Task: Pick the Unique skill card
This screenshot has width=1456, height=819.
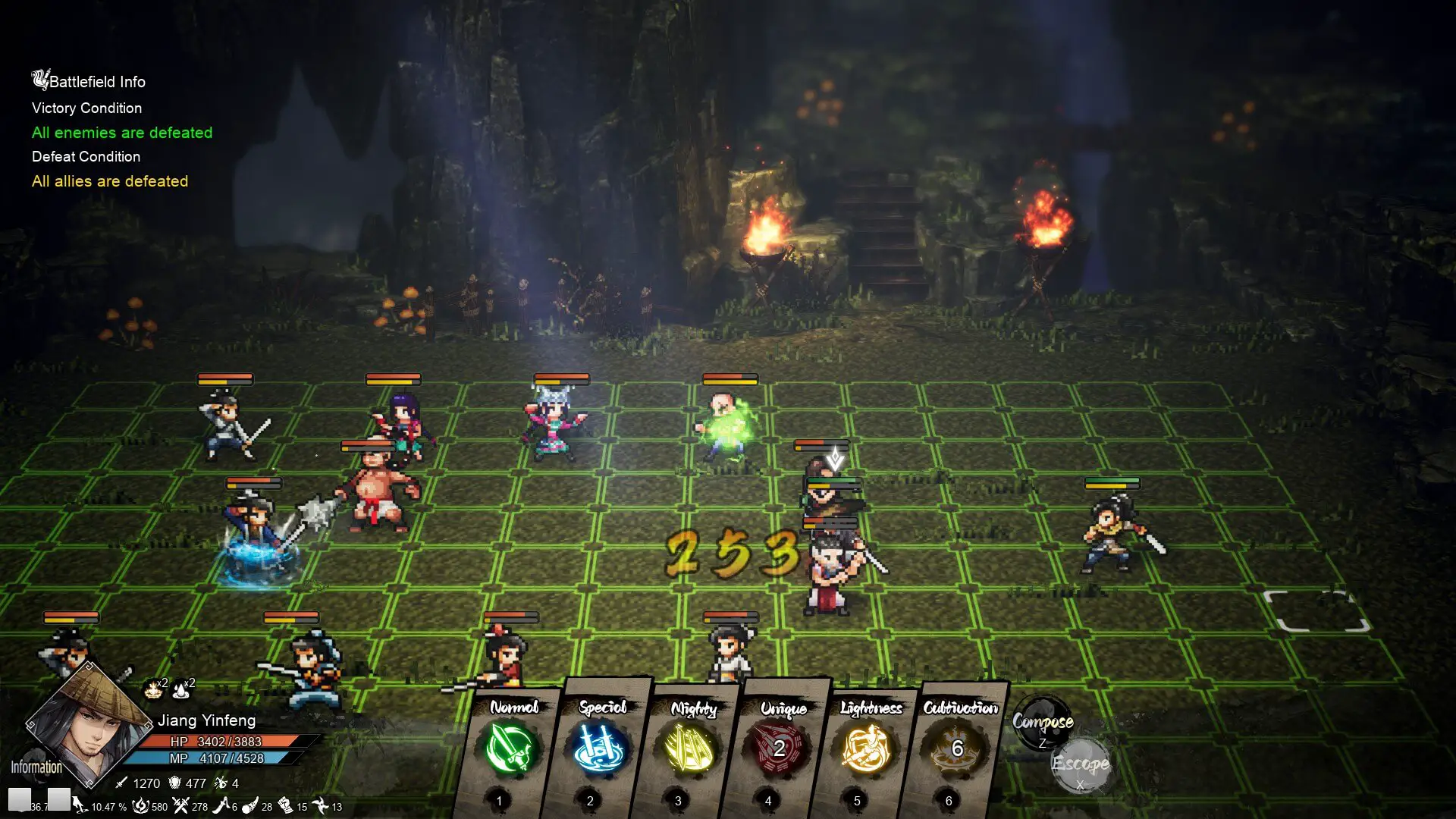Action: click(x=779, y=748)
